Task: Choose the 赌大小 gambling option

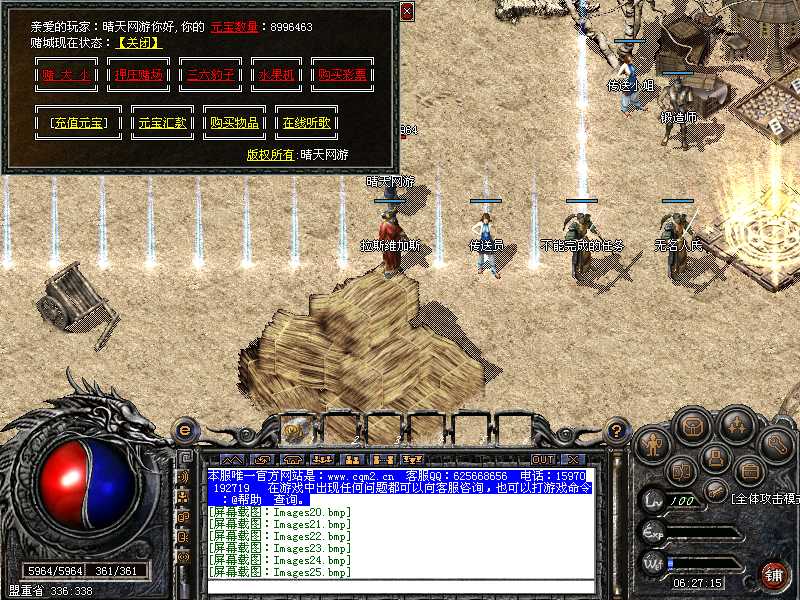Action: pyautogui.click(x=63, y=75)
